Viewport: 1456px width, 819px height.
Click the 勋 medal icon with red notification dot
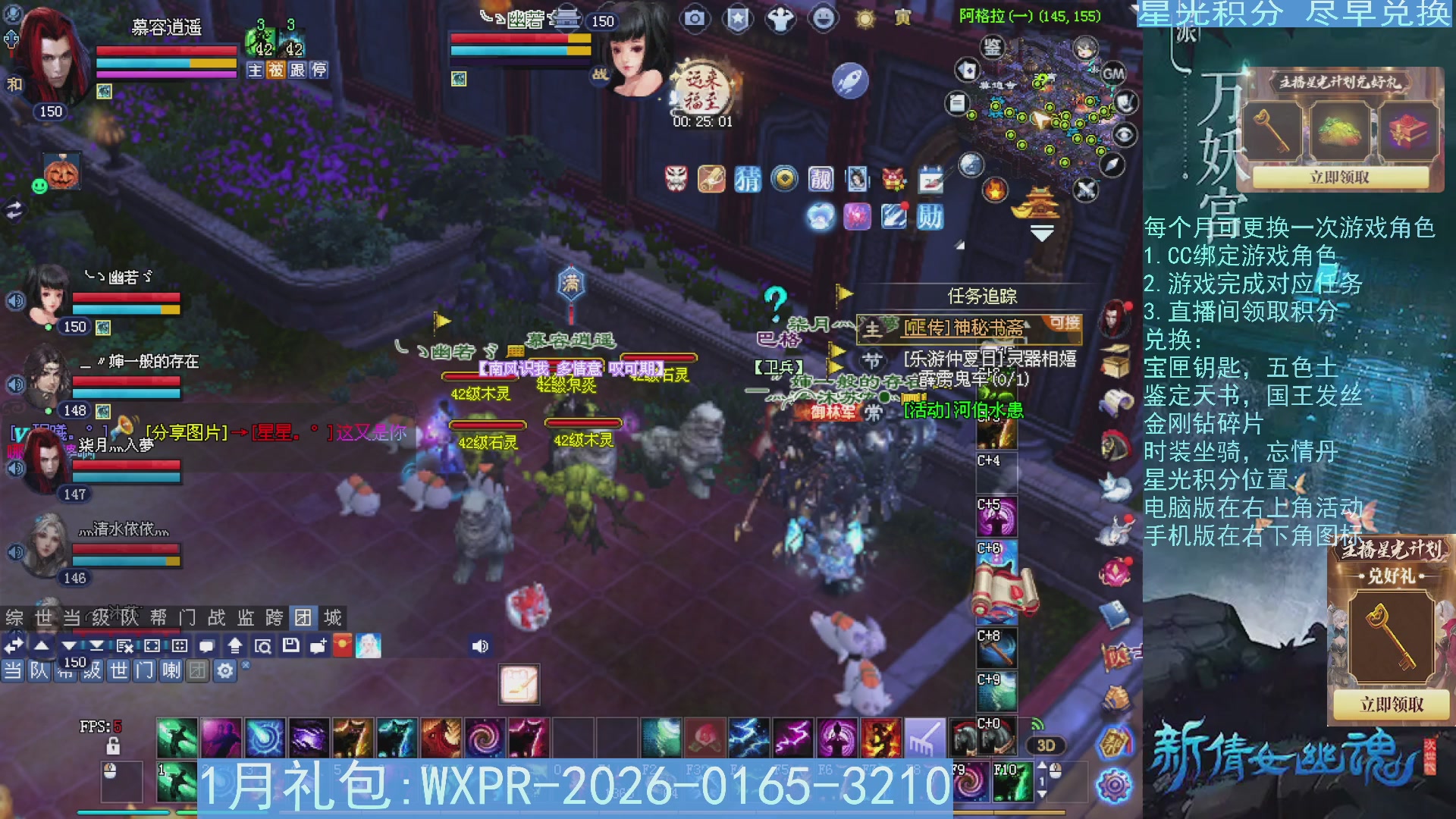930,216
